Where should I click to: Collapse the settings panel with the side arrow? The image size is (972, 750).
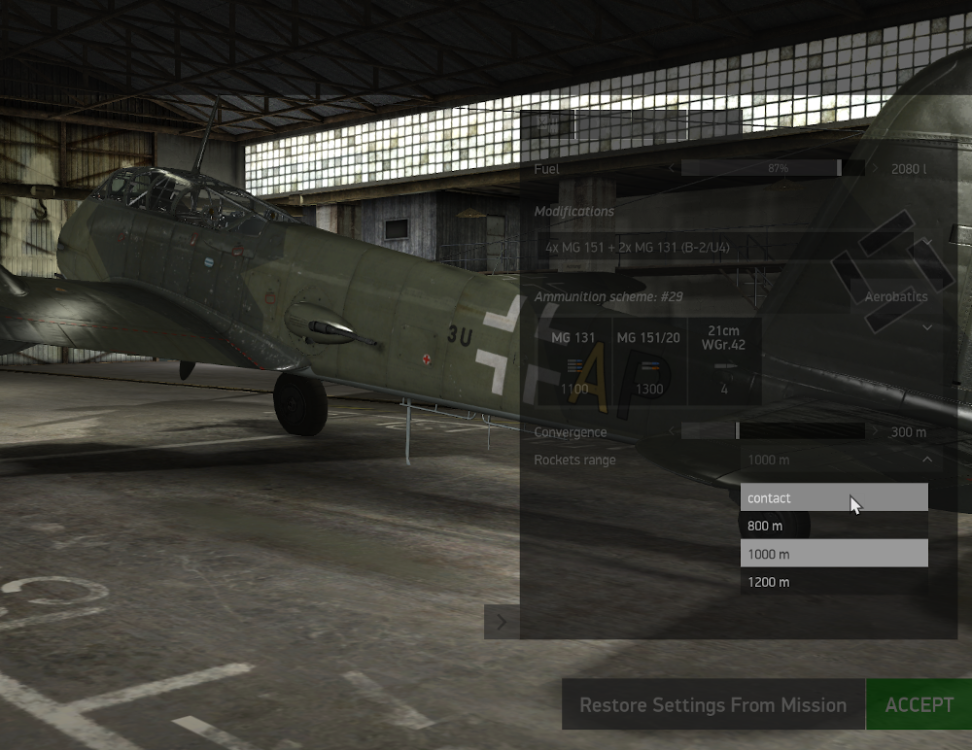[x=501, y=622]
